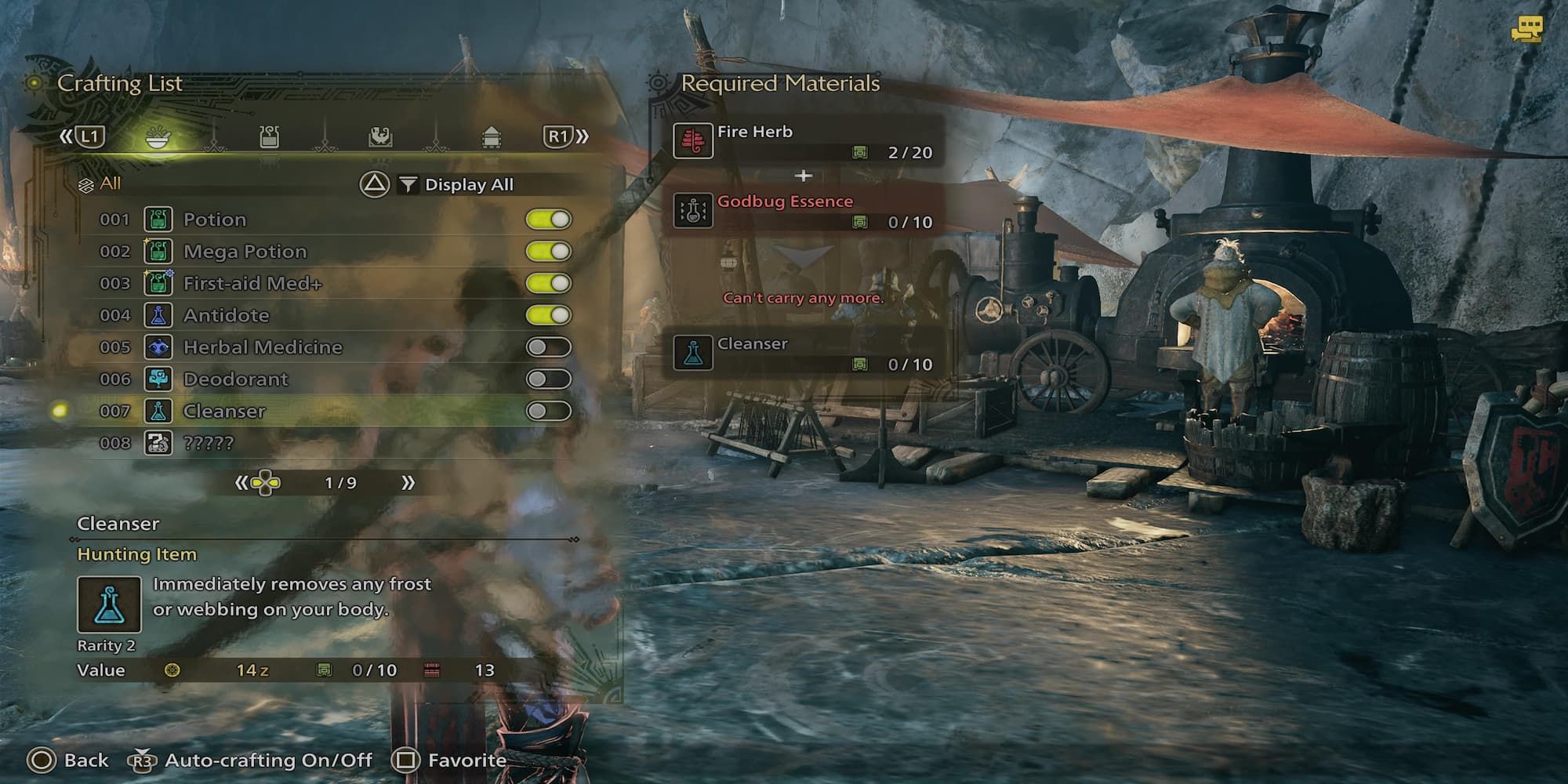Choose the Deodorant recipe

point(235,379)
